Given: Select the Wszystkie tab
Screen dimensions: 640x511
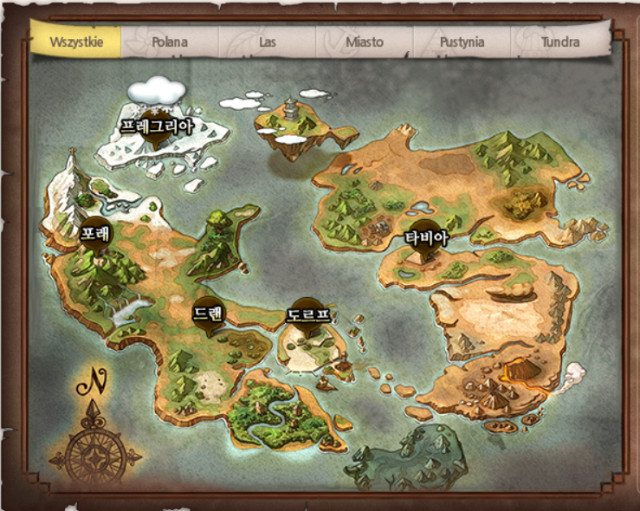Looking at the screenshot, I should pyautogui.click(x=76, y=42).
